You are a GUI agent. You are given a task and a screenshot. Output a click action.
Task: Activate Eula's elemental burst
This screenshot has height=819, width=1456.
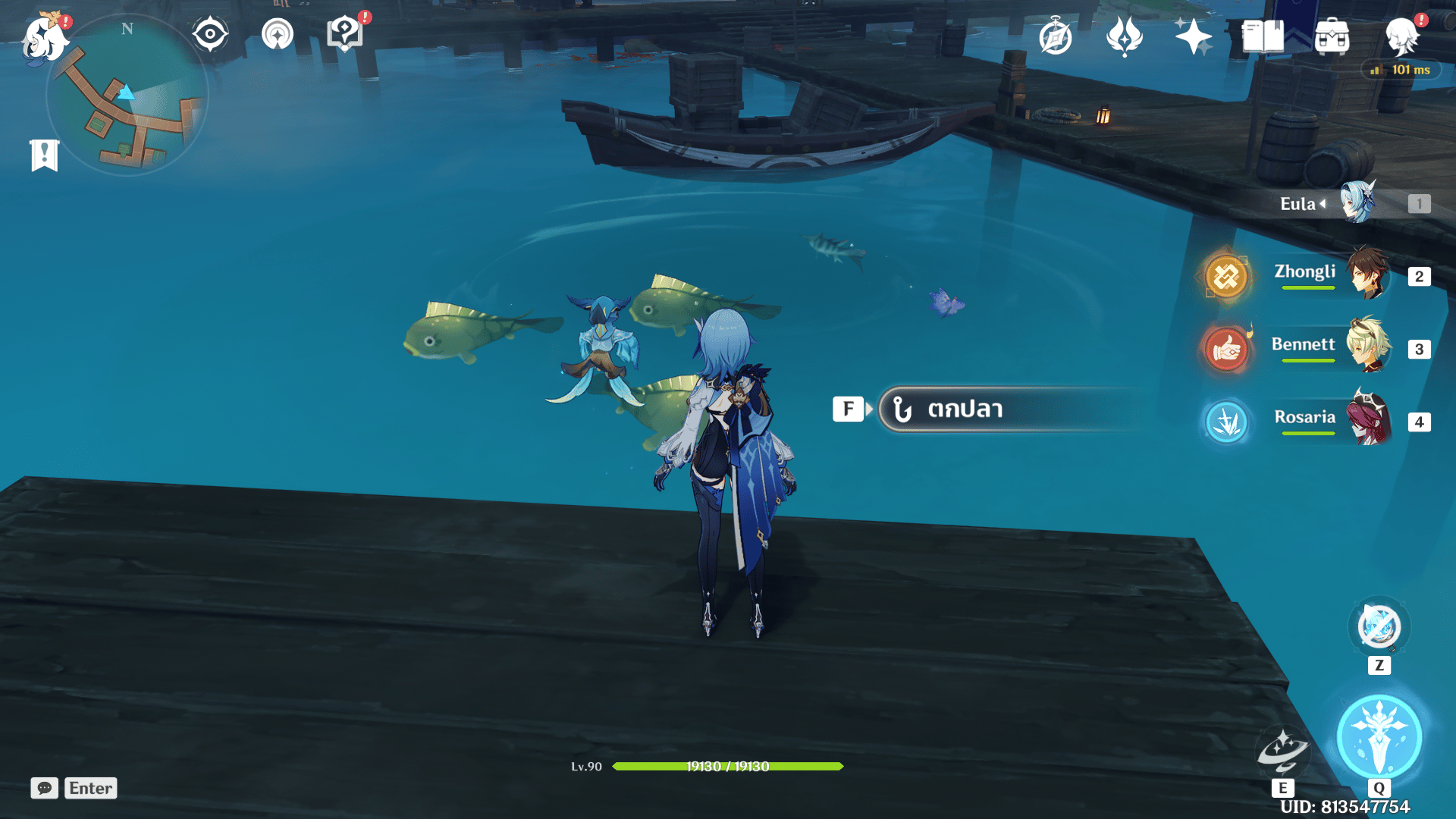coord(1379,737)
